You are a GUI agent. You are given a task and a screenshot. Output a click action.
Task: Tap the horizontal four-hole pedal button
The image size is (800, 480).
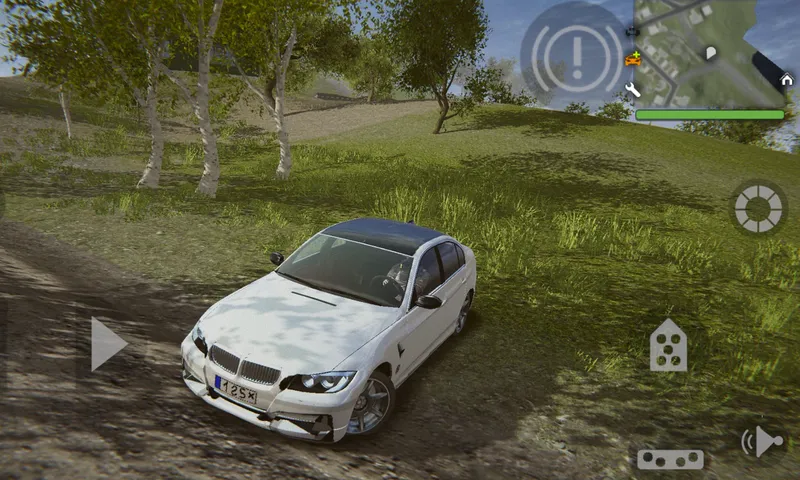pyautogui.click(x=670, y=459)
